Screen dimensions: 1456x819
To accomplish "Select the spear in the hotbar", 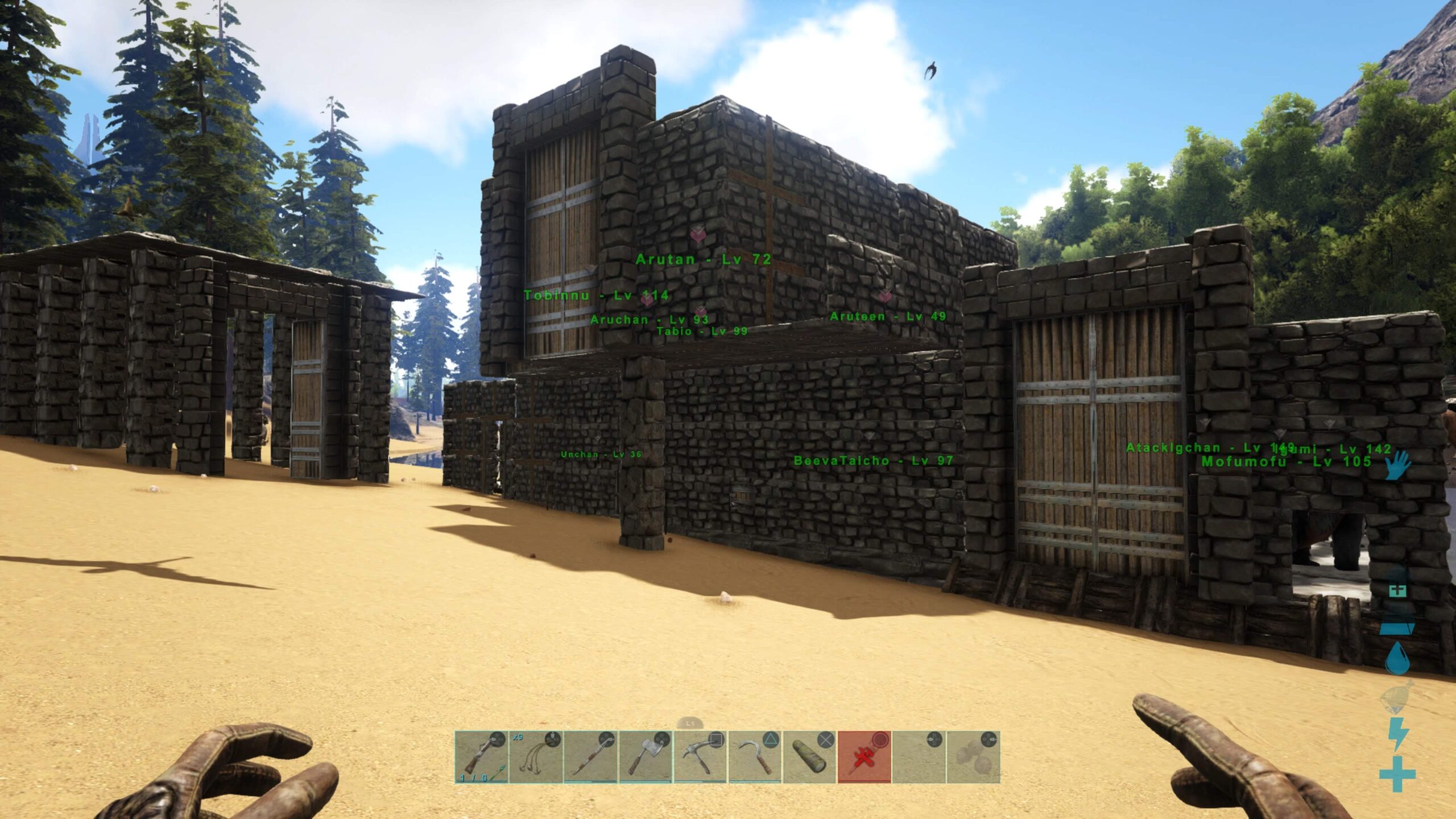I will point(590,757).
